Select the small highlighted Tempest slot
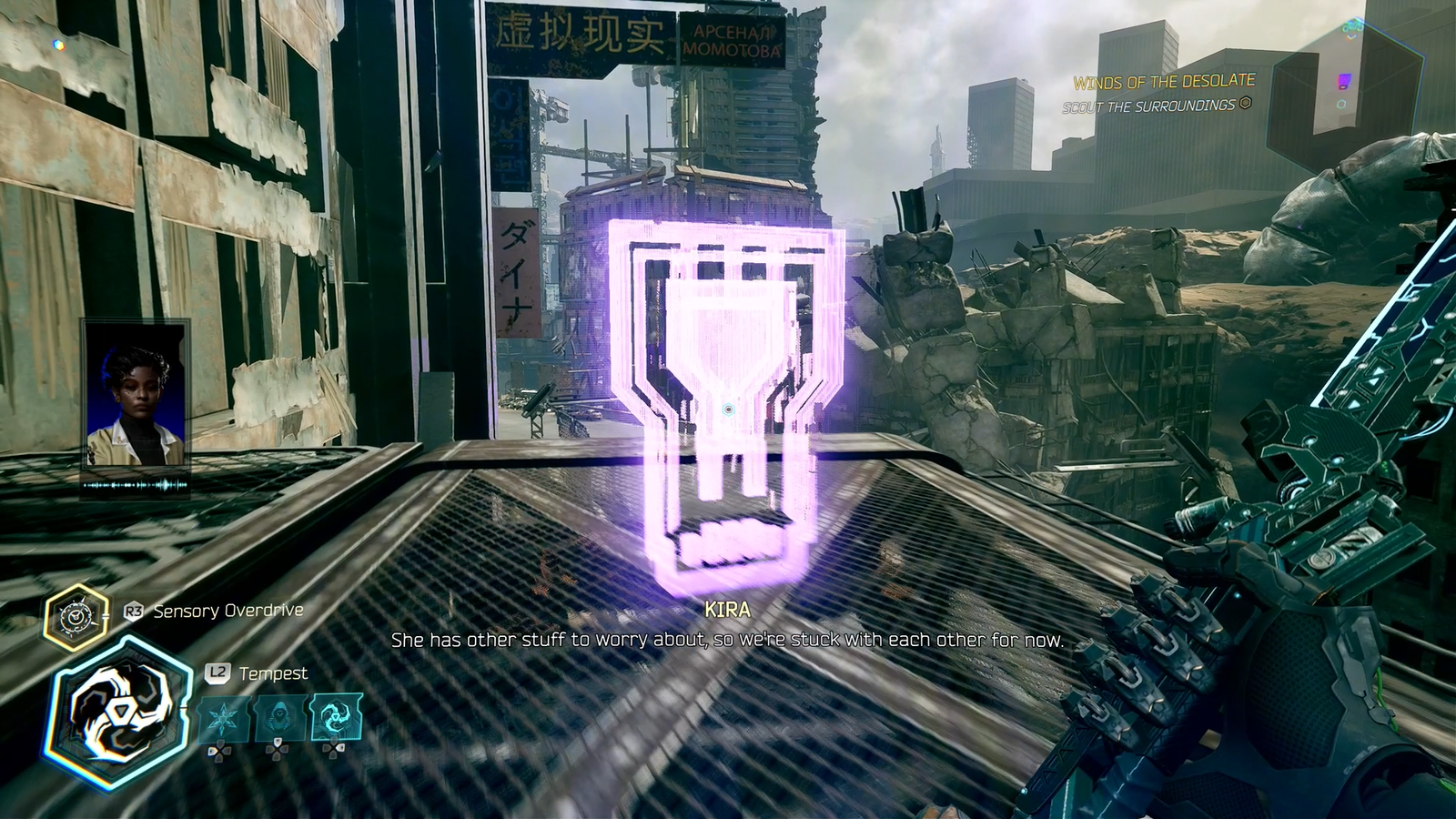 [x=336, y=718]
